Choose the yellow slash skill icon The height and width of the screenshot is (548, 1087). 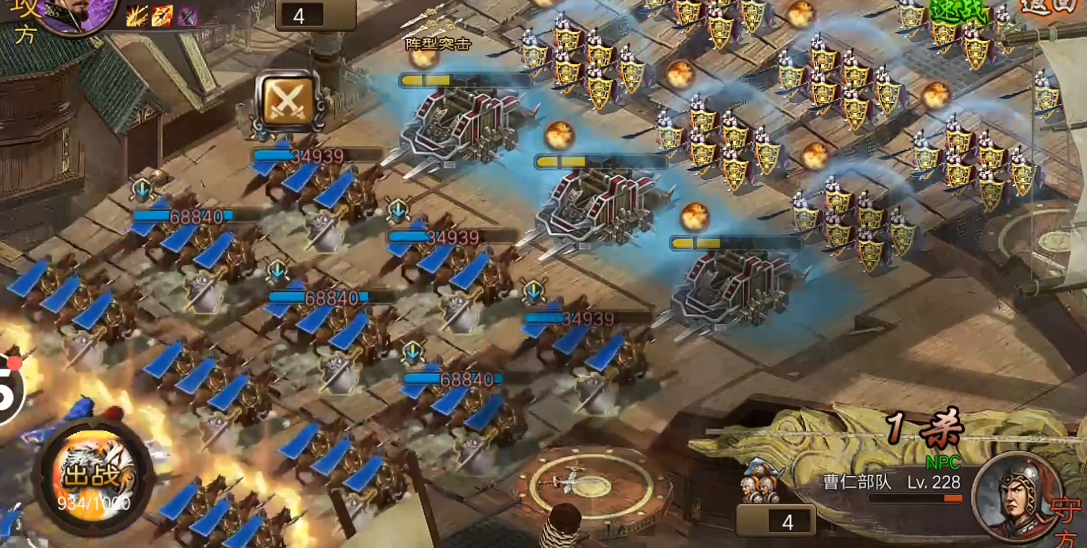click(x=136, y=15)
